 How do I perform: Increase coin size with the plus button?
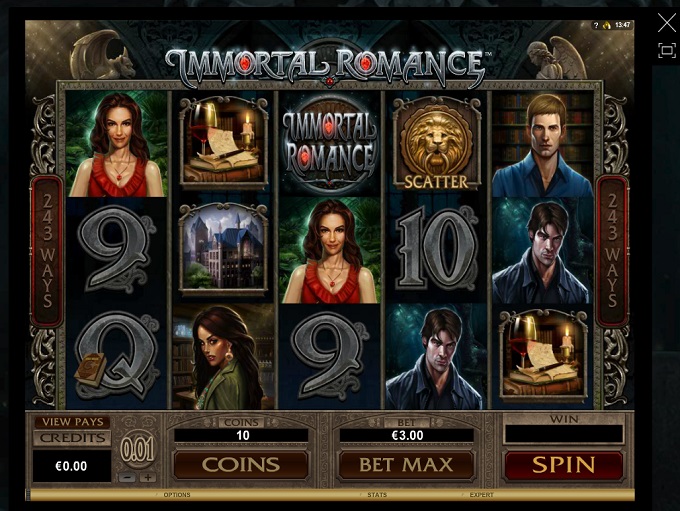[x=148, y=477]
